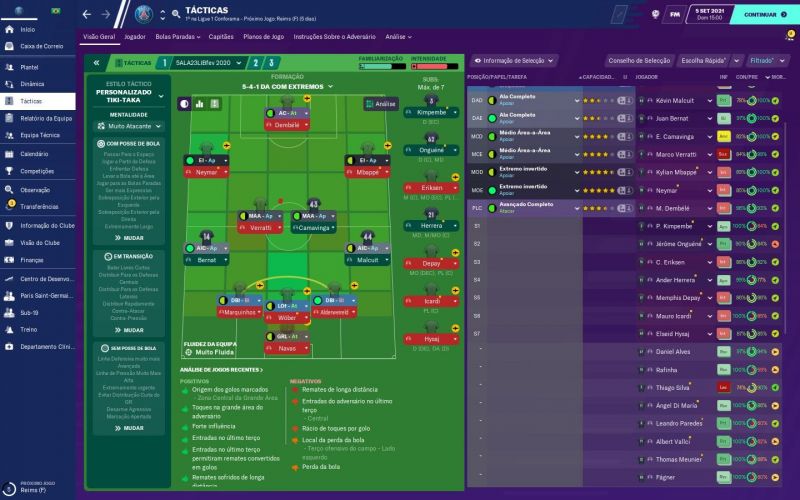Open the Planos de Jogo tab
The width and height of the screenshot is (800, 500).
[x=261, y=36]
